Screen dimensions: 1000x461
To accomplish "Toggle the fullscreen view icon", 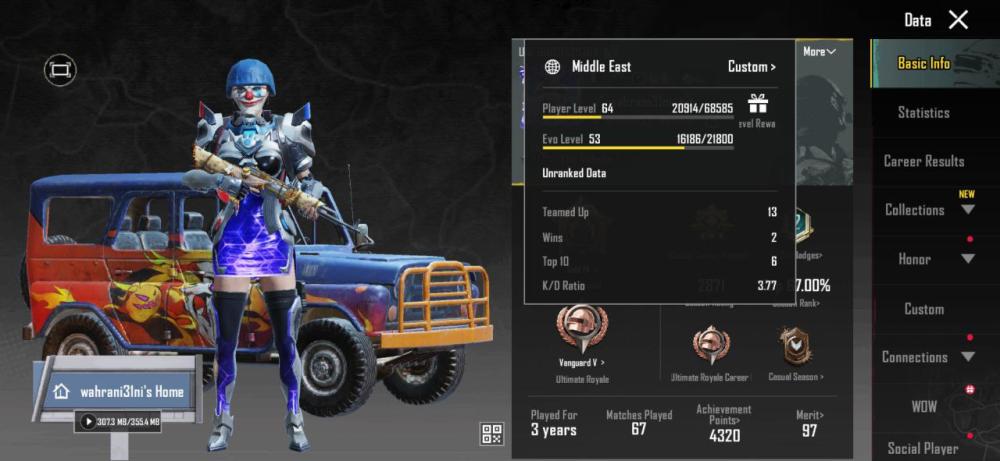I will click(60, 70).
